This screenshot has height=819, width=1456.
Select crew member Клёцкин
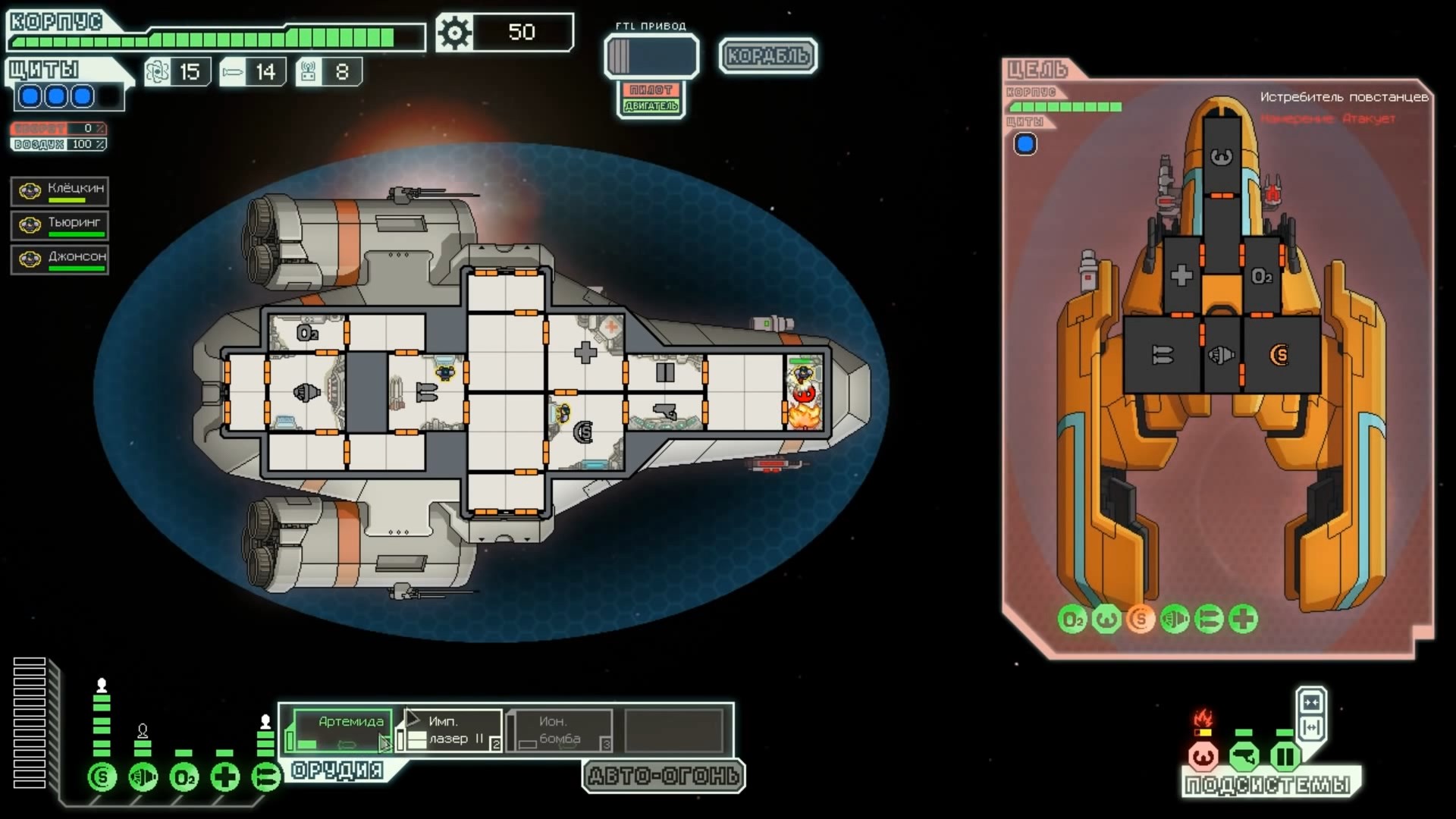[x=60, y=191]
